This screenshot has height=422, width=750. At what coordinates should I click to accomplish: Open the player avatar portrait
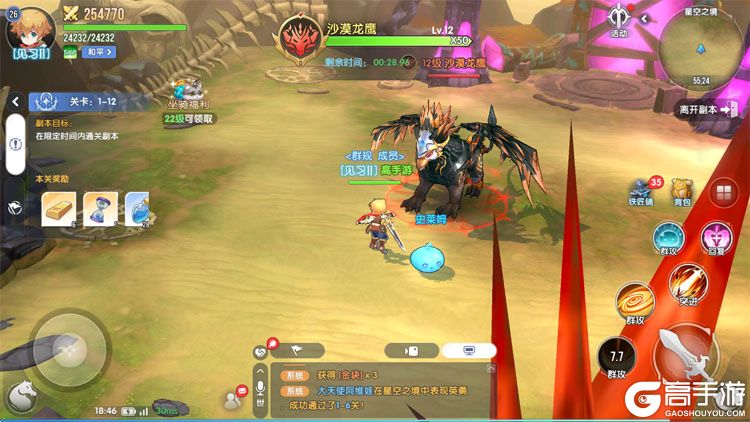[x=26, y=28]
